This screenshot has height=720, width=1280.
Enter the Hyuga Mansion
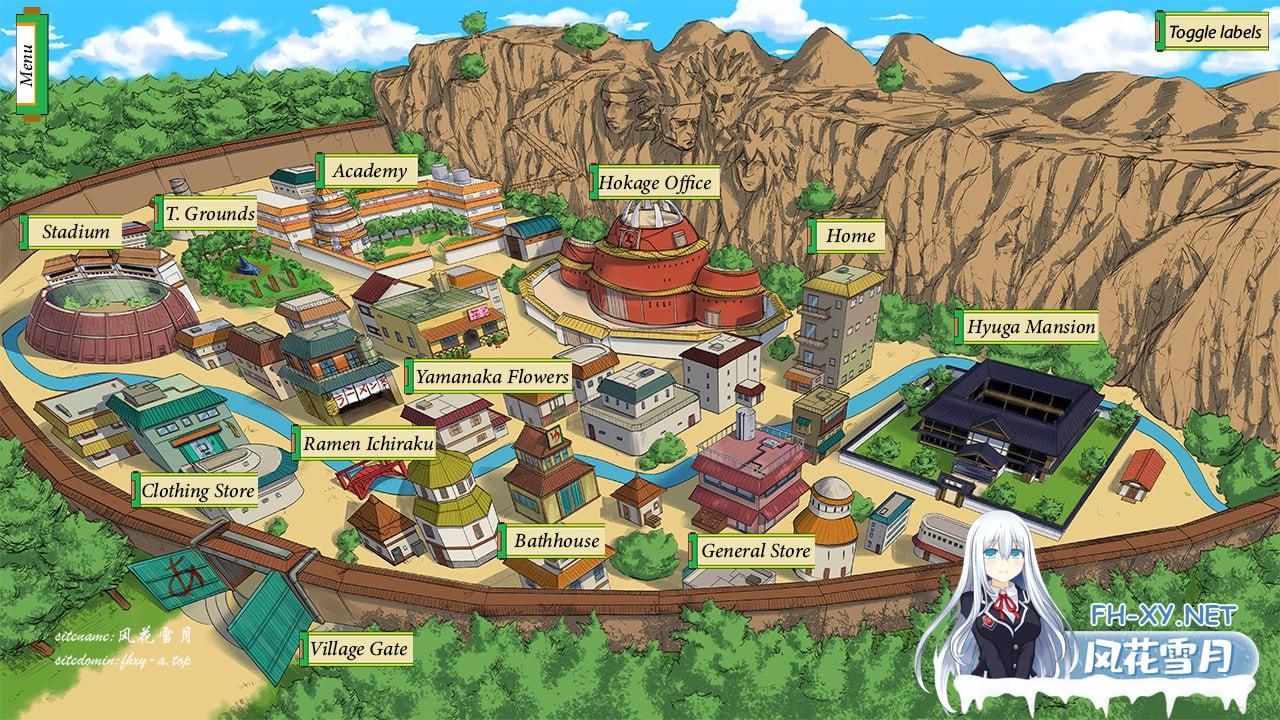click(1028, 325)
